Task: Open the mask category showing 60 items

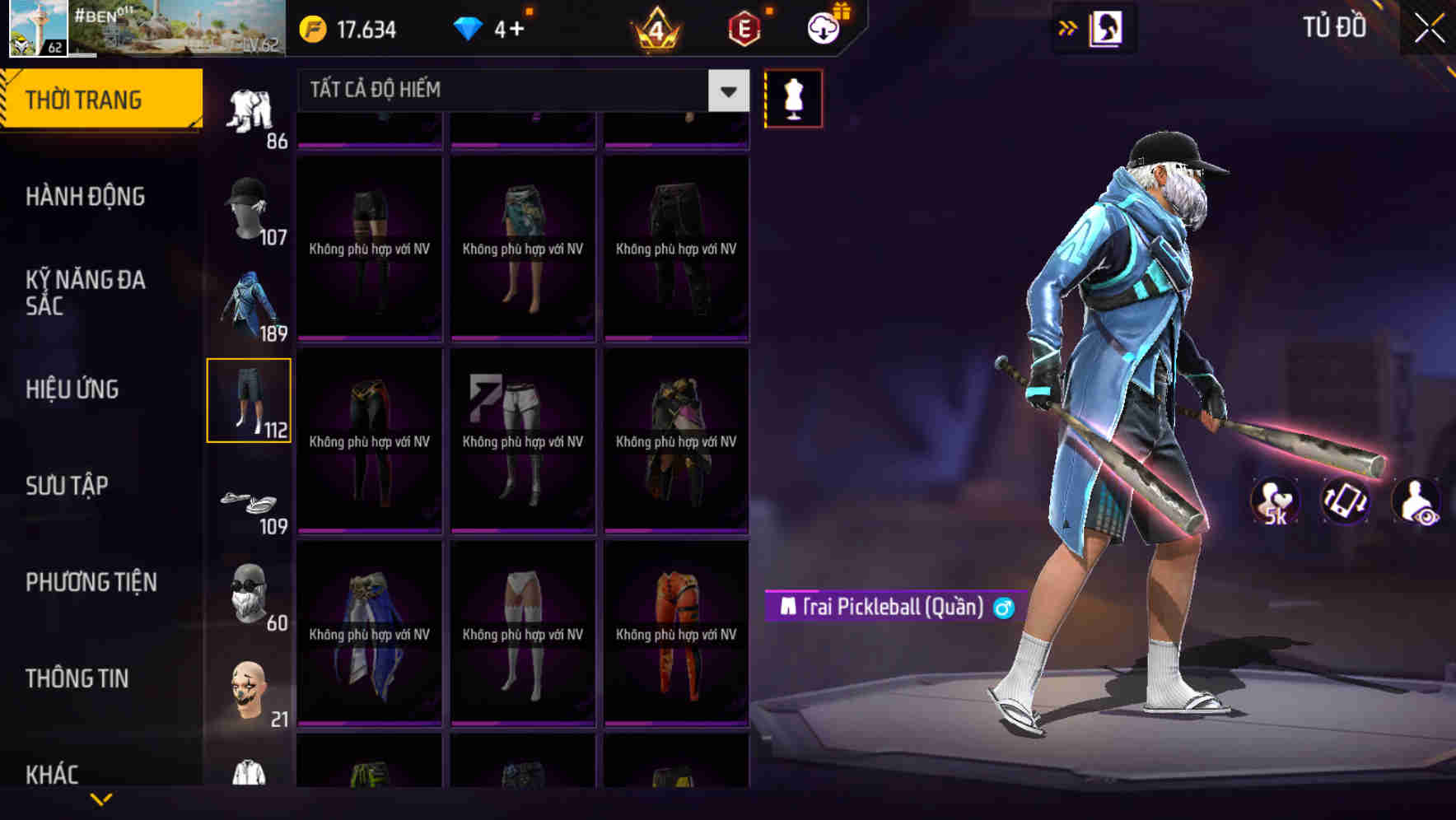Action: coord(251,593)
